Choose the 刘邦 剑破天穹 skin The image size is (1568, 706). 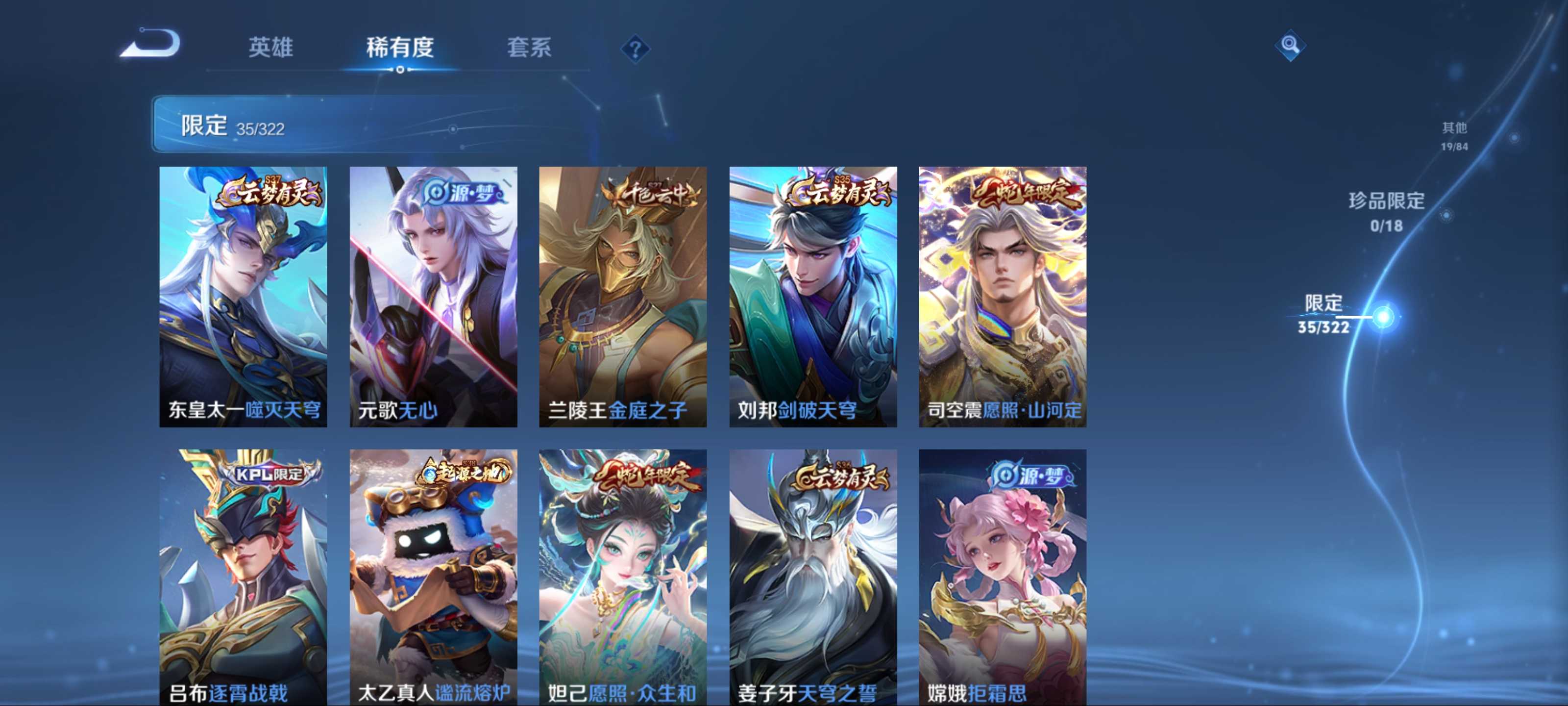coord(812,297)
